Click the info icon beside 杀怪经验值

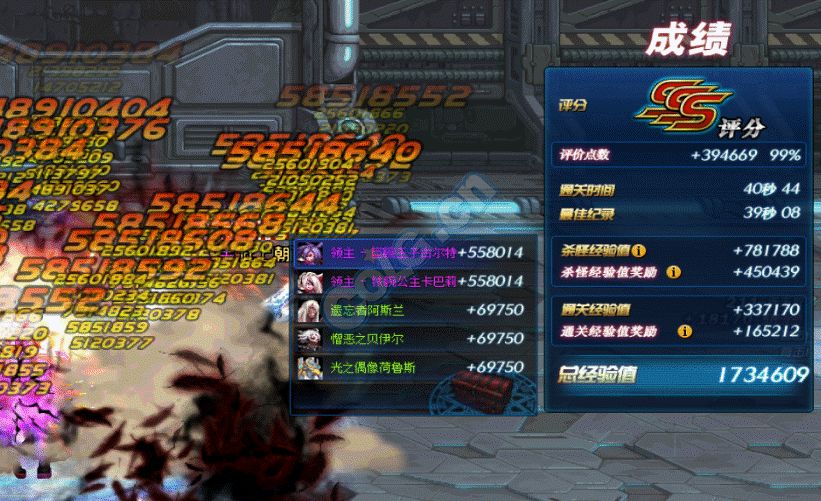640,251
